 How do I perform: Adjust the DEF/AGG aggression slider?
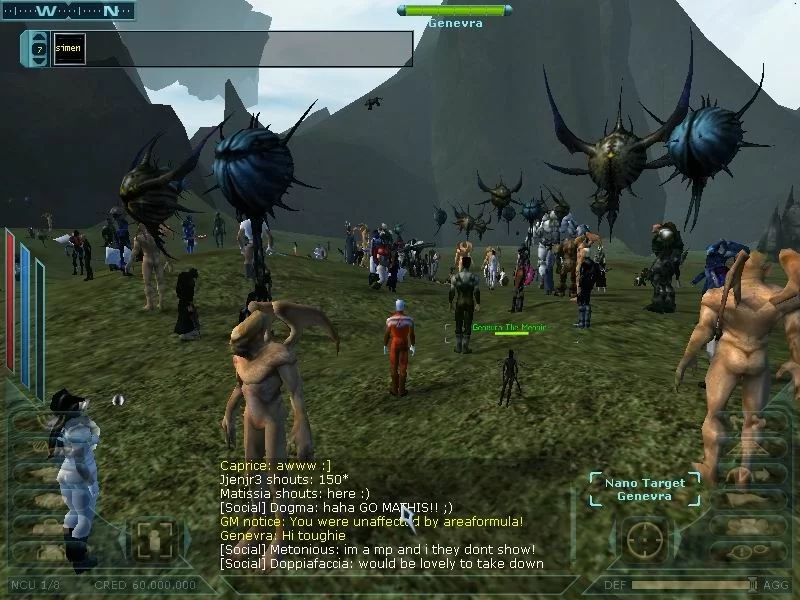pos(752,585)
